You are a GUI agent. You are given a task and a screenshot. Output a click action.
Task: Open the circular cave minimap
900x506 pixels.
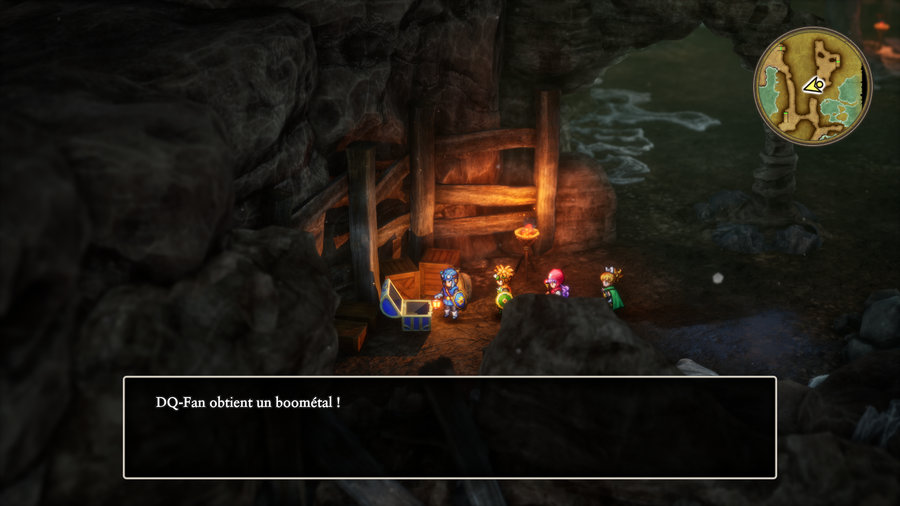pyautogui.click(x=812, y=86)
